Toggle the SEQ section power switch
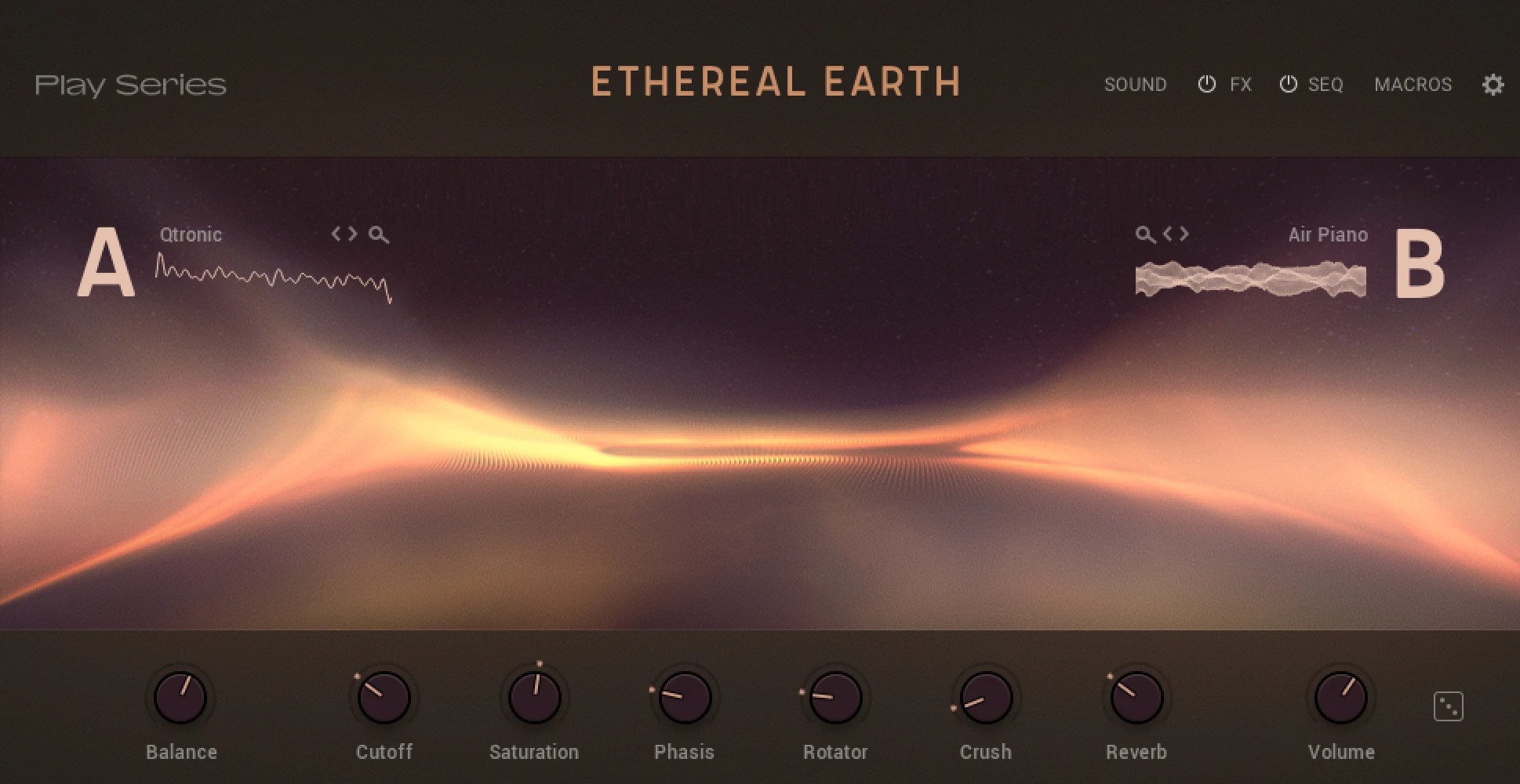The image size is (1520, 784). click(1289, 84)
